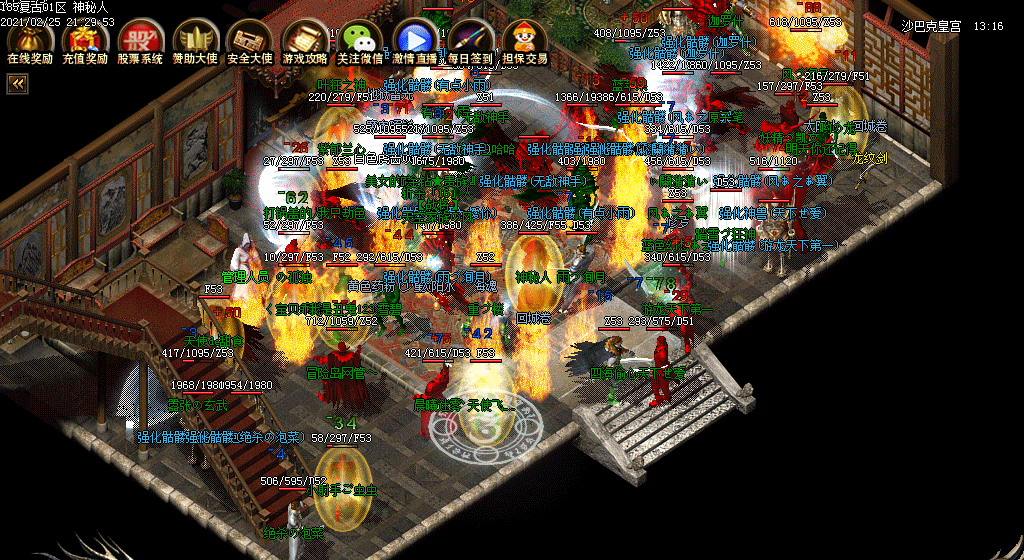Select the 赞助大使 sponsor ambassador icon
Viewport: 1024px width, 560px height.
point(195,40)
